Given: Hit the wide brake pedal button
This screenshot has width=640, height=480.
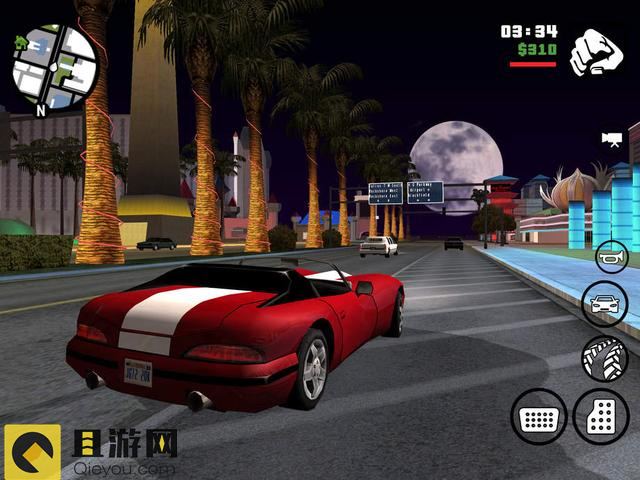Looking at the screenshot, I should click(539, 416).
